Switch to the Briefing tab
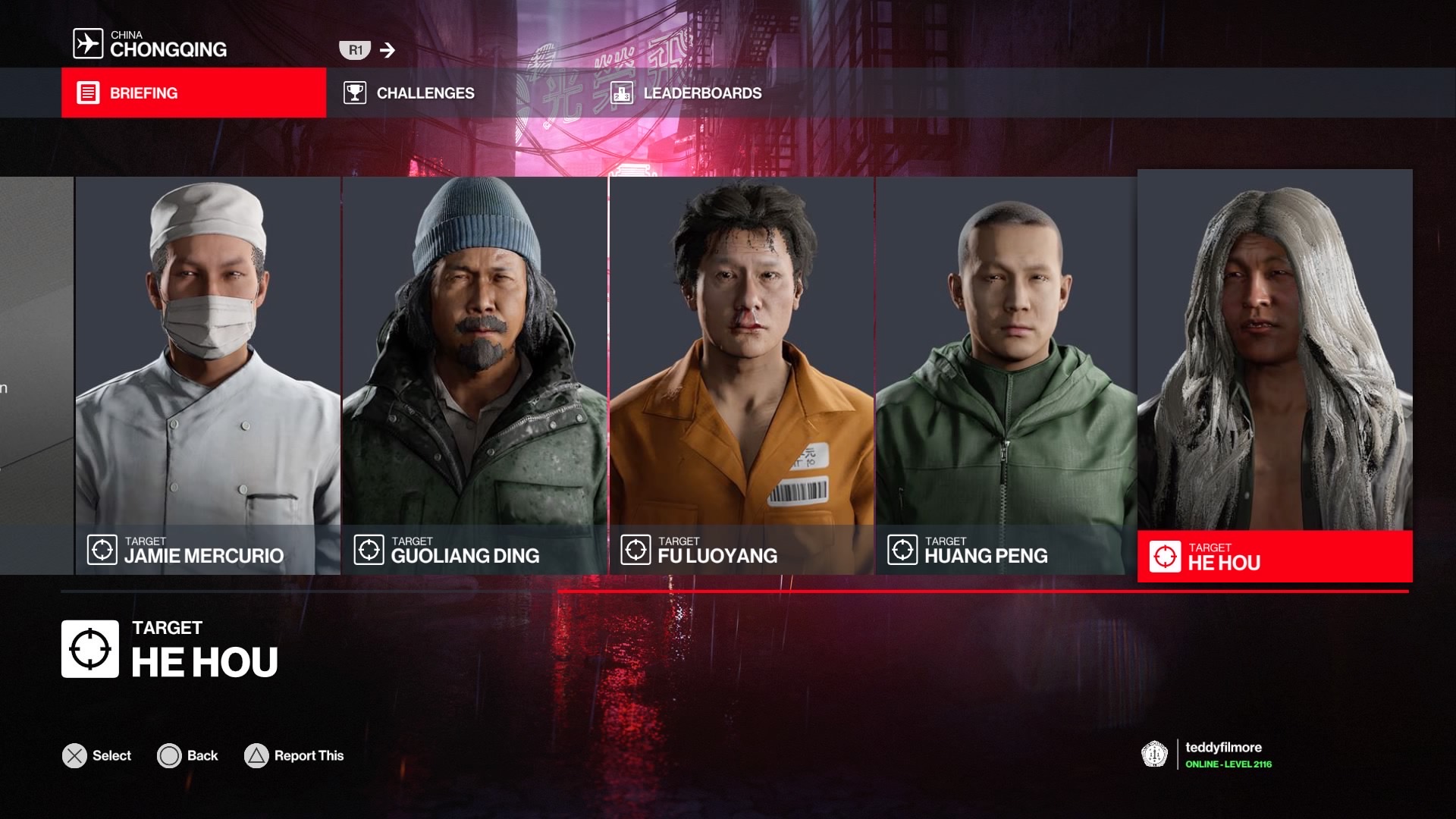 coord(193,93)
